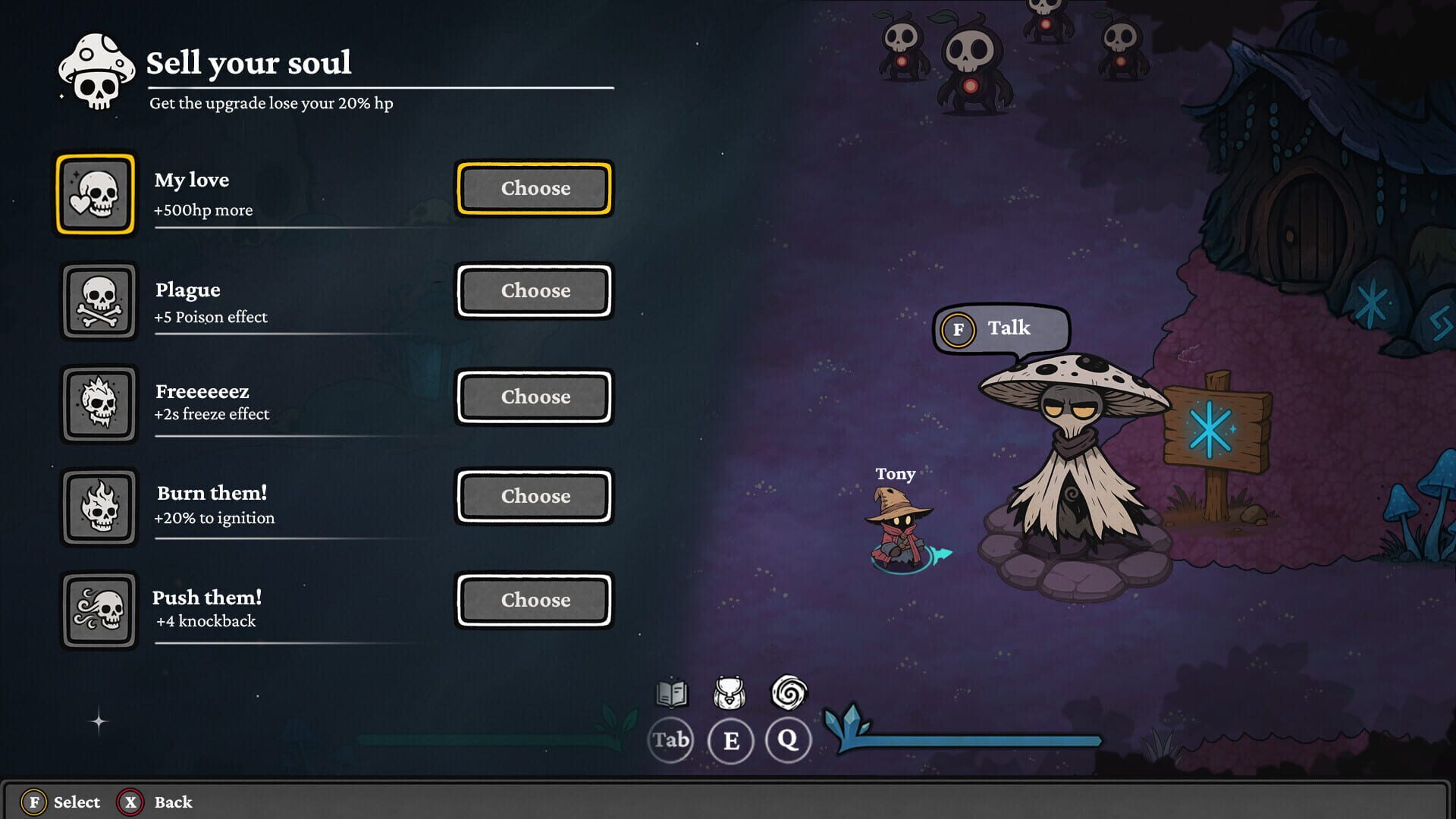Choose the My love upgrade

(535, 188)
